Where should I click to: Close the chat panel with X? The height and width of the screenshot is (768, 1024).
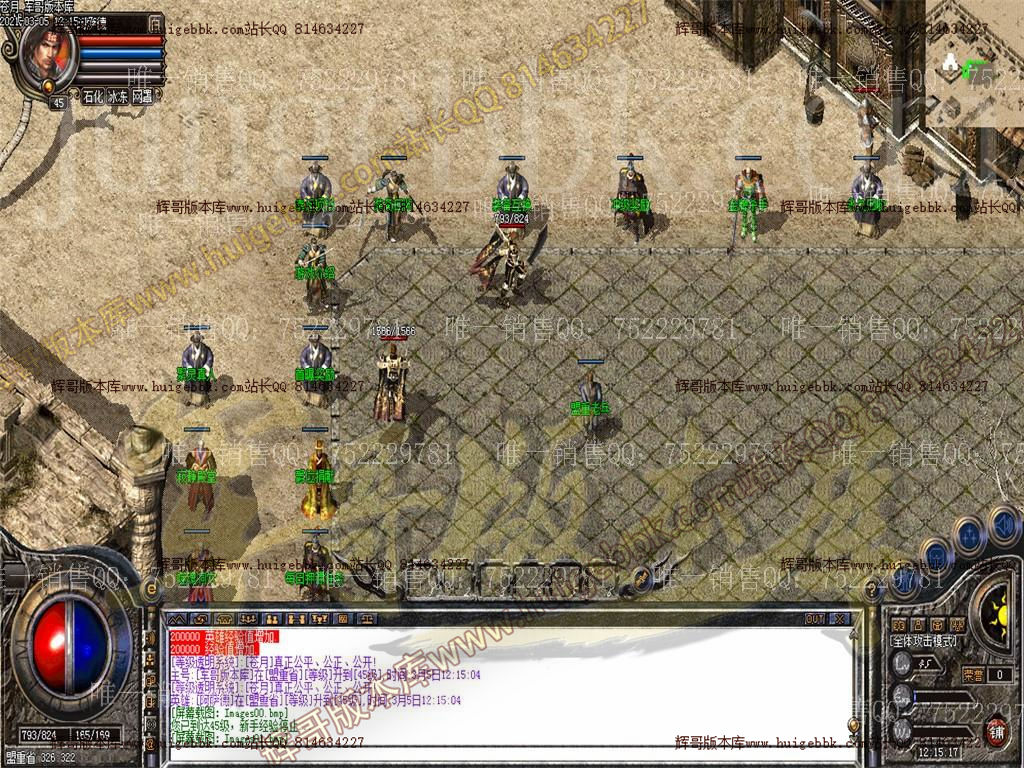point(840,619)
